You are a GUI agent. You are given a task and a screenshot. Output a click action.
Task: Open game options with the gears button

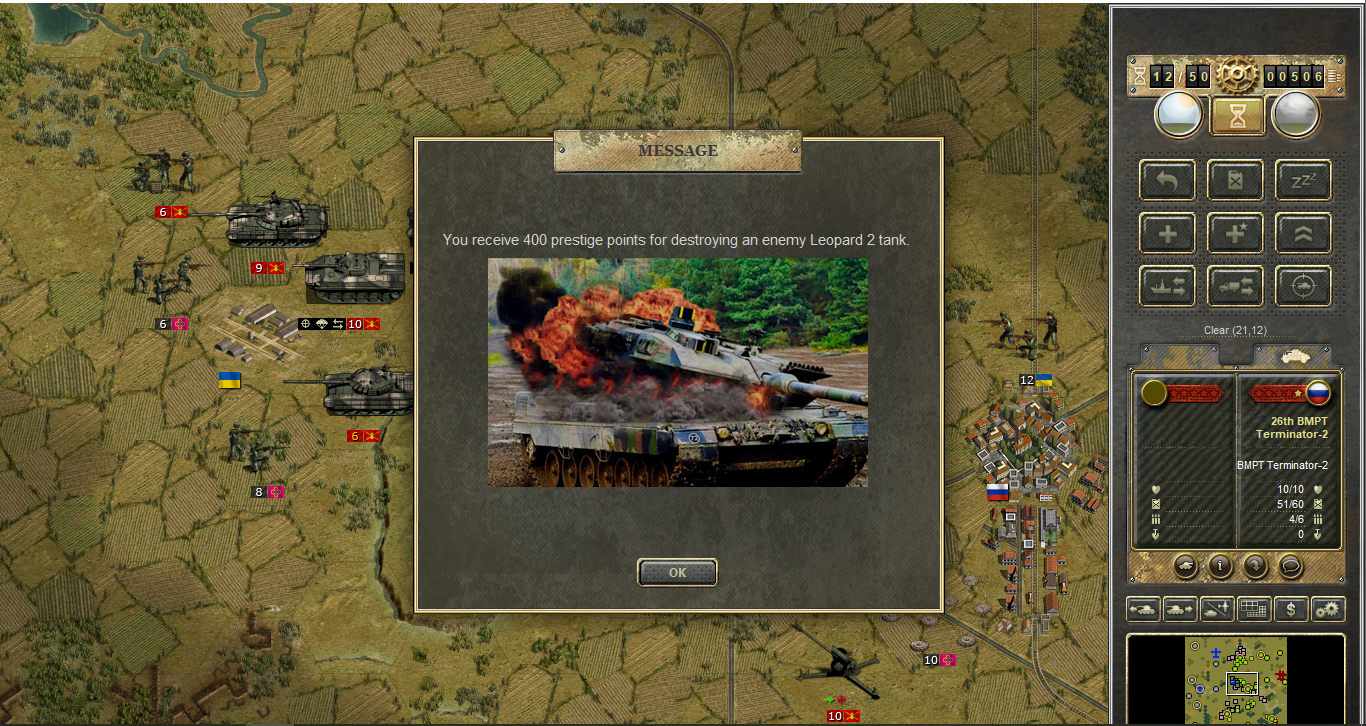coord(1328,608)
